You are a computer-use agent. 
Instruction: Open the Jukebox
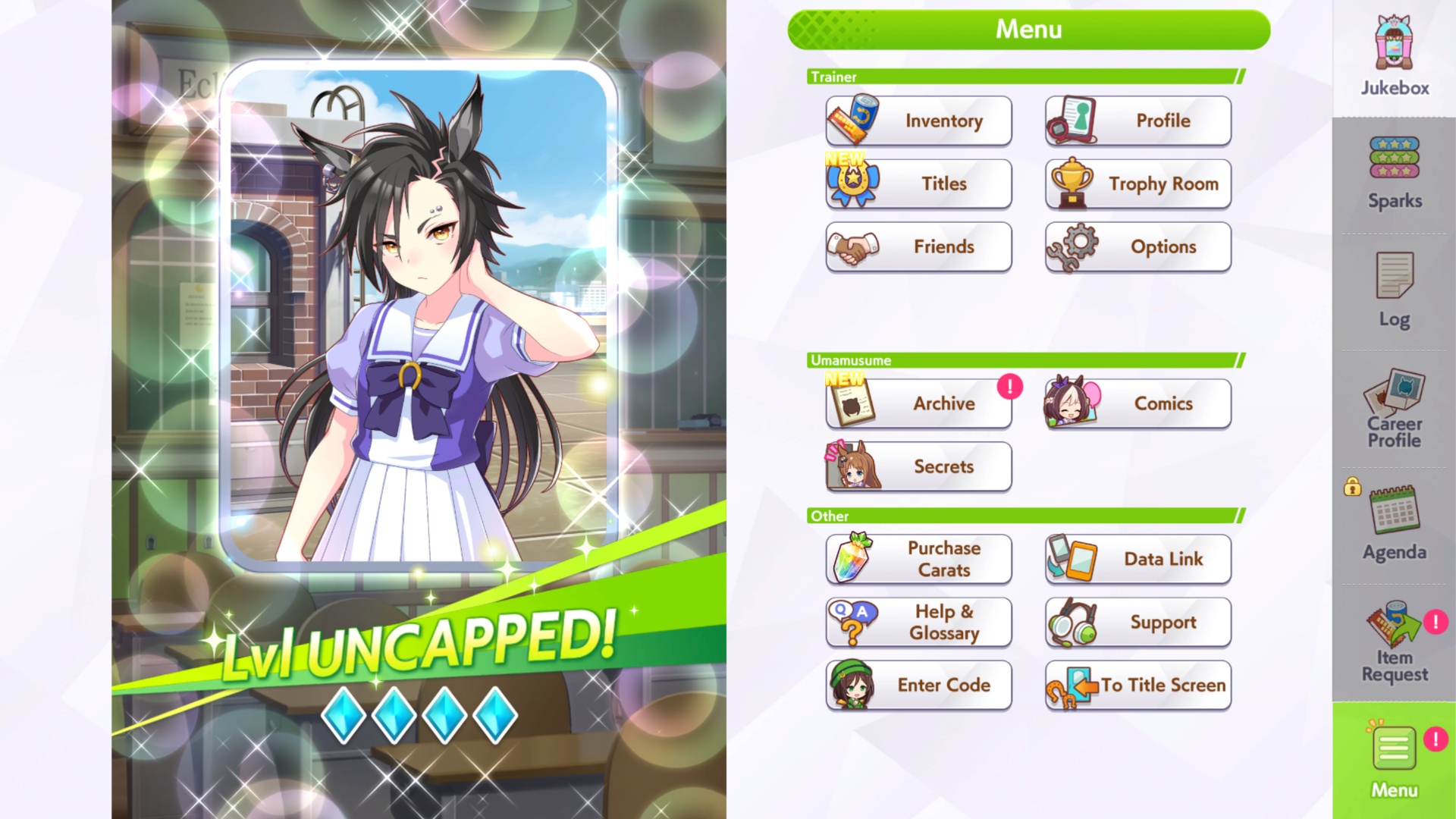pyautogui.click(x=1394, y=57)
